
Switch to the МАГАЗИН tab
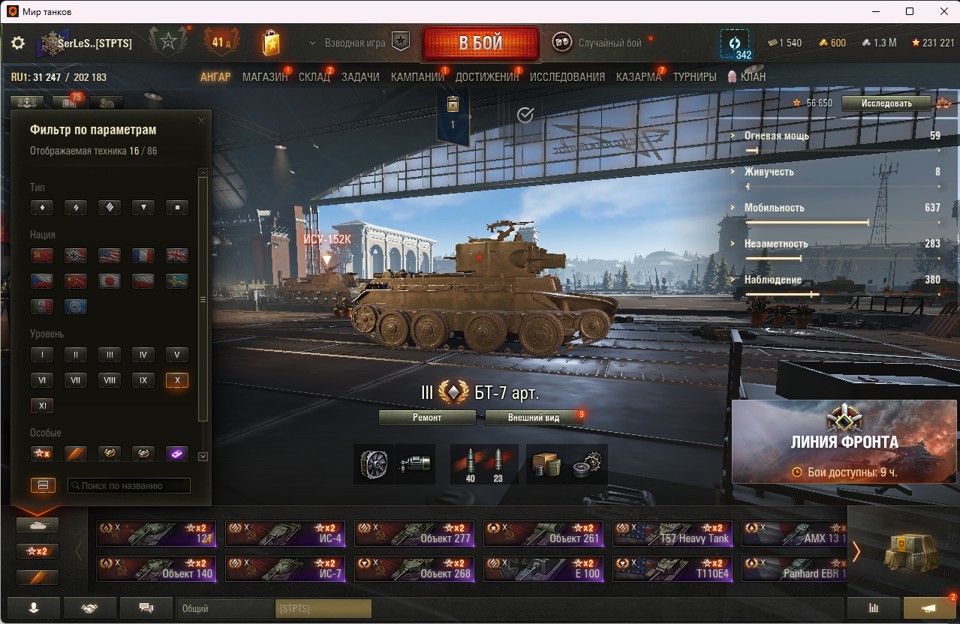(264, 77)
